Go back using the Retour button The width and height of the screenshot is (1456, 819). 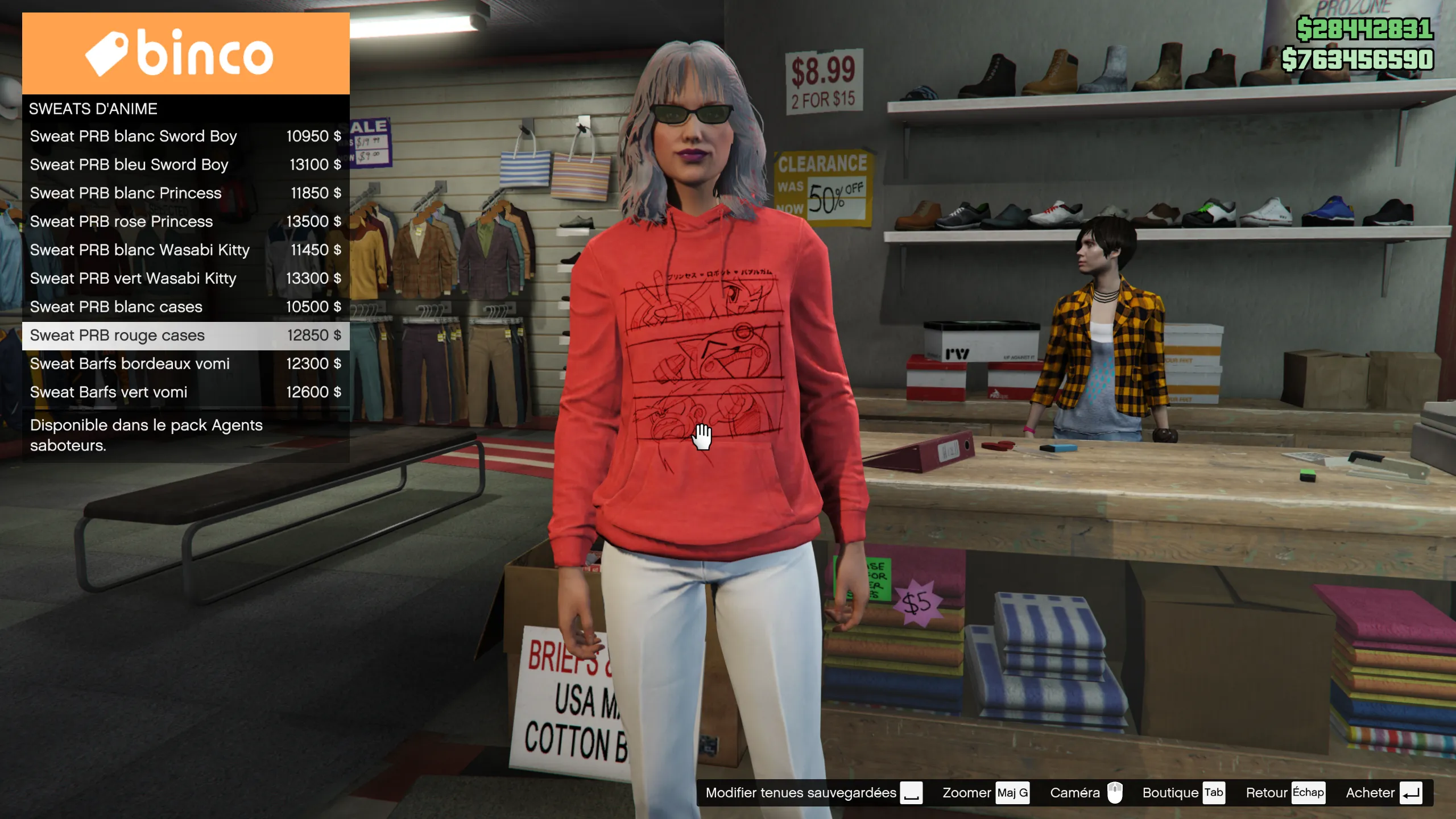click(1284, 793)
